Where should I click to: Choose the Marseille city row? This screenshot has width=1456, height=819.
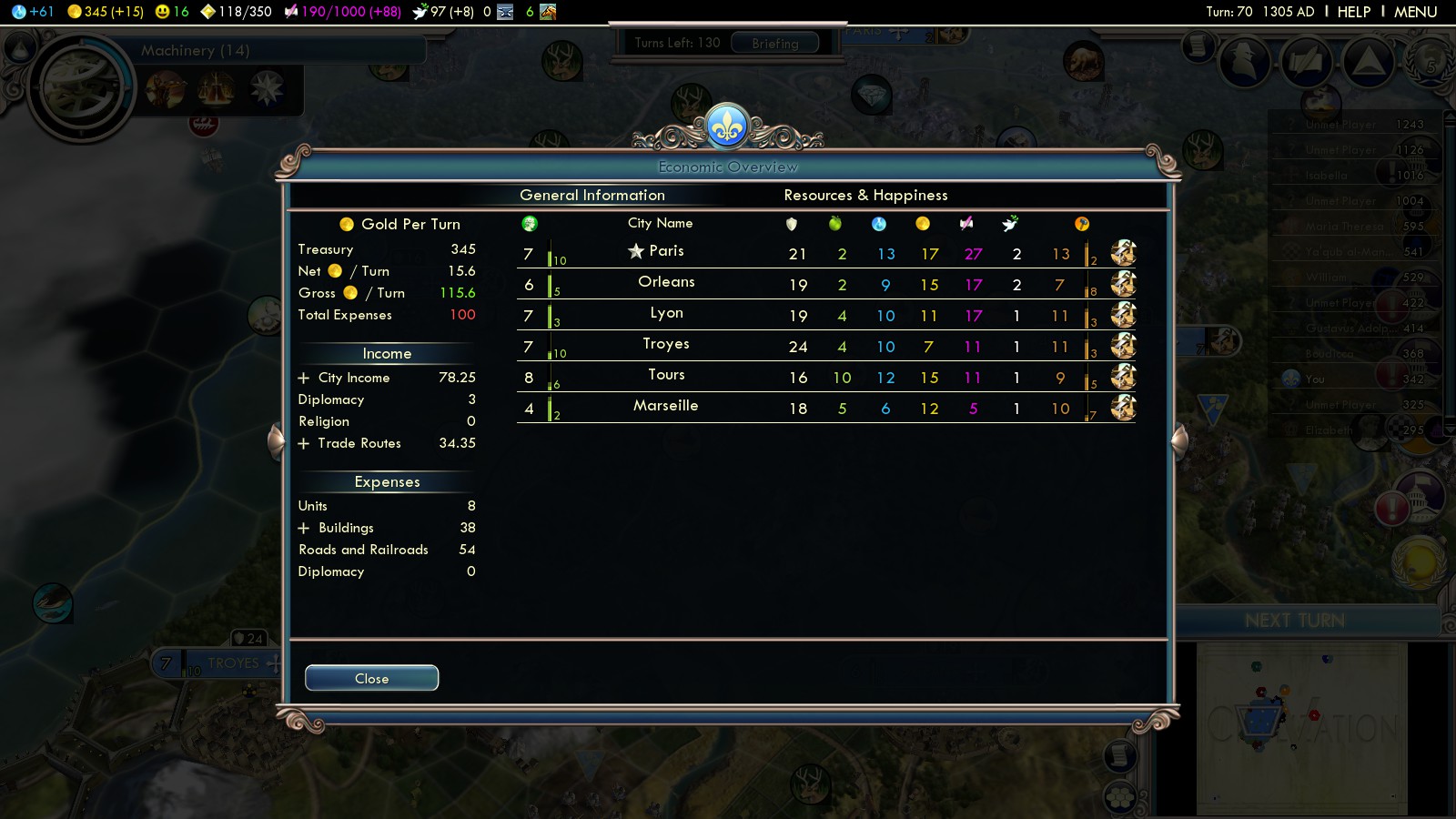pos(666,406)
